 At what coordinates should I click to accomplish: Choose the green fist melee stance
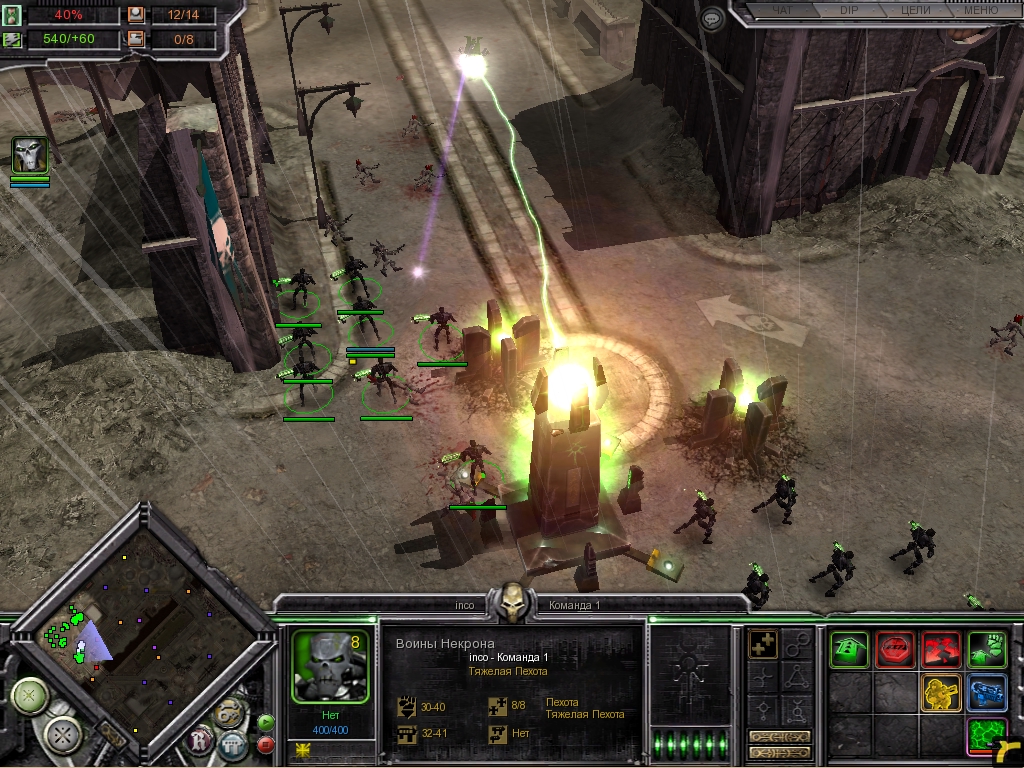[x=986, y=650]
